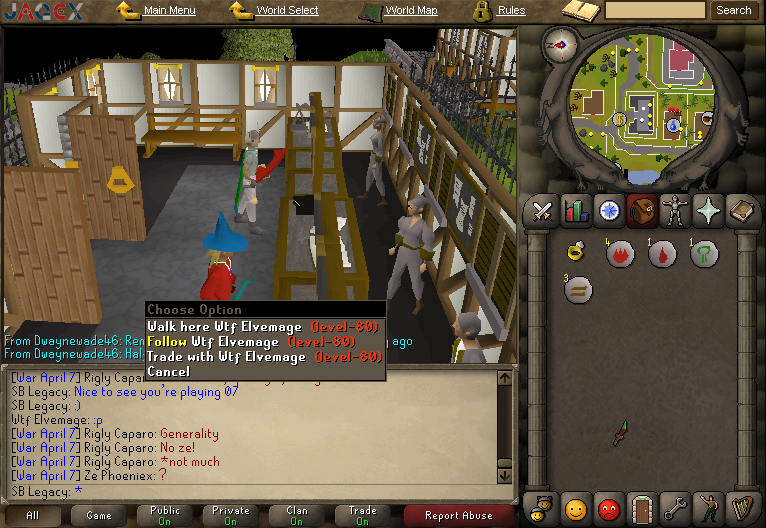
Task: Open the logout door tab
Action: coord(641,509)
